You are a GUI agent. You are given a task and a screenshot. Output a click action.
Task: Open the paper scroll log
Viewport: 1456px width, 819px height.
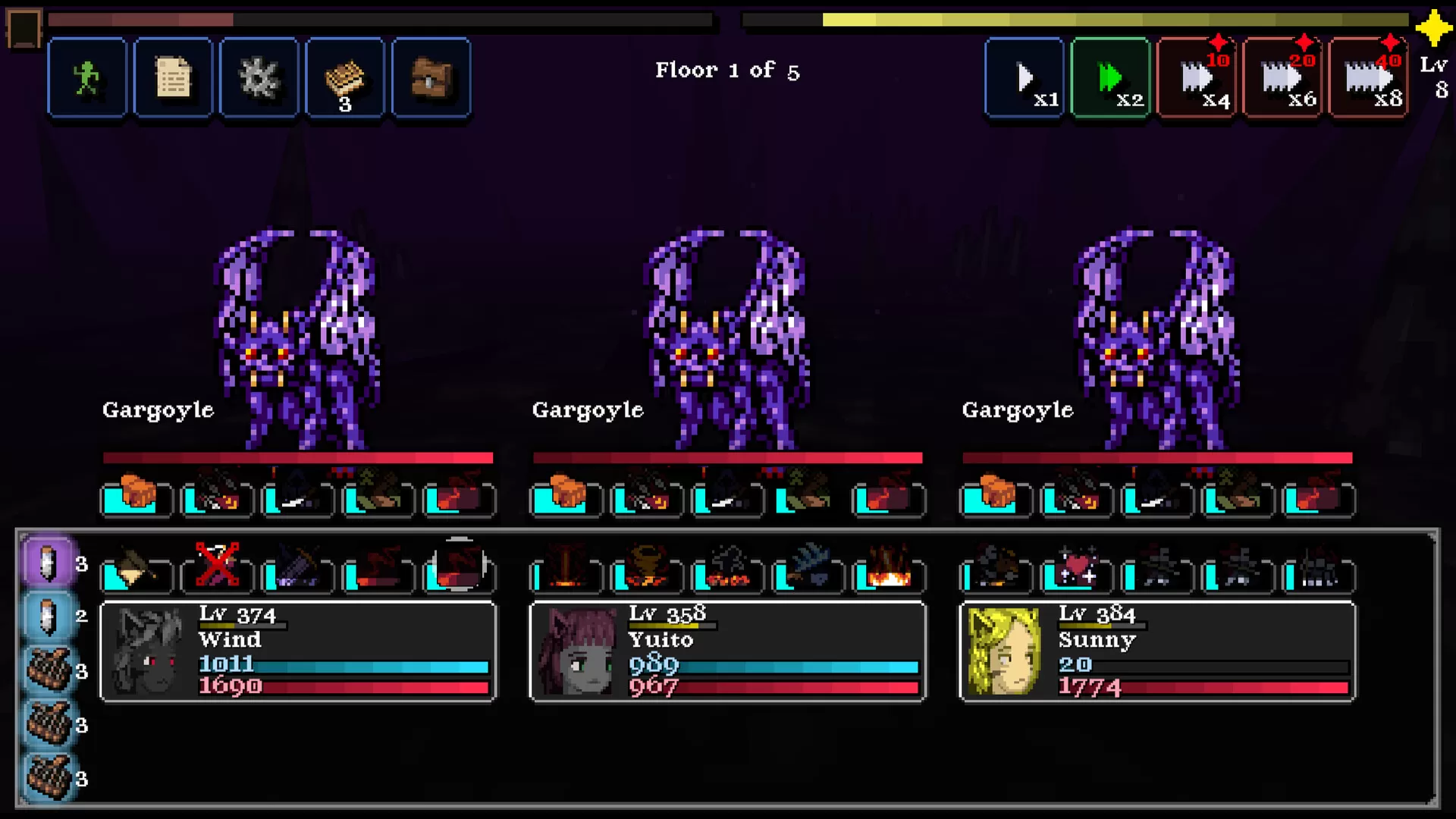(173, 78)
